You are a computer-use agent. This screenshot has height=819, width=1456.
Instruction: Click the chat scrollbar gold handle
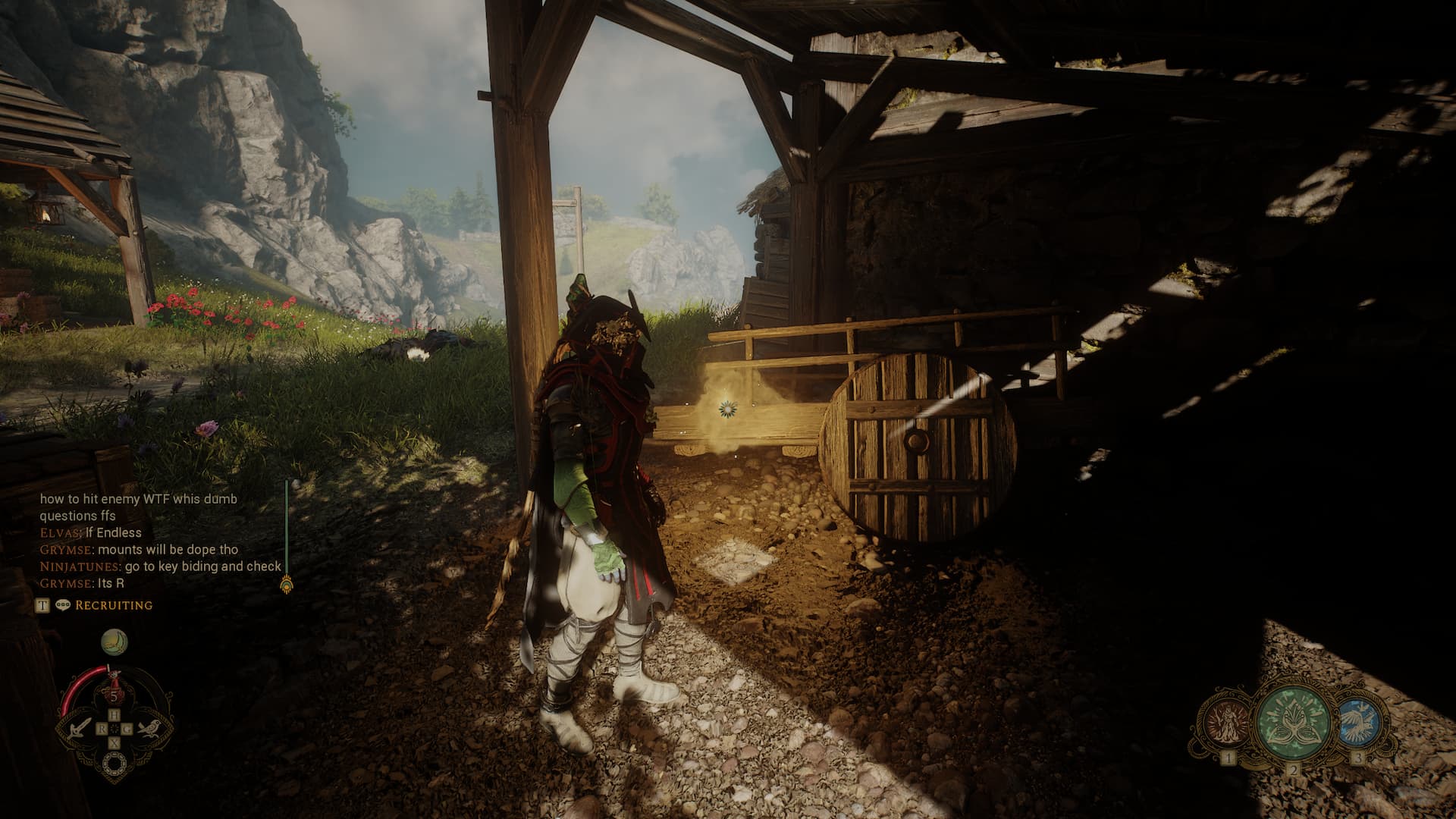tap(287, 585)
